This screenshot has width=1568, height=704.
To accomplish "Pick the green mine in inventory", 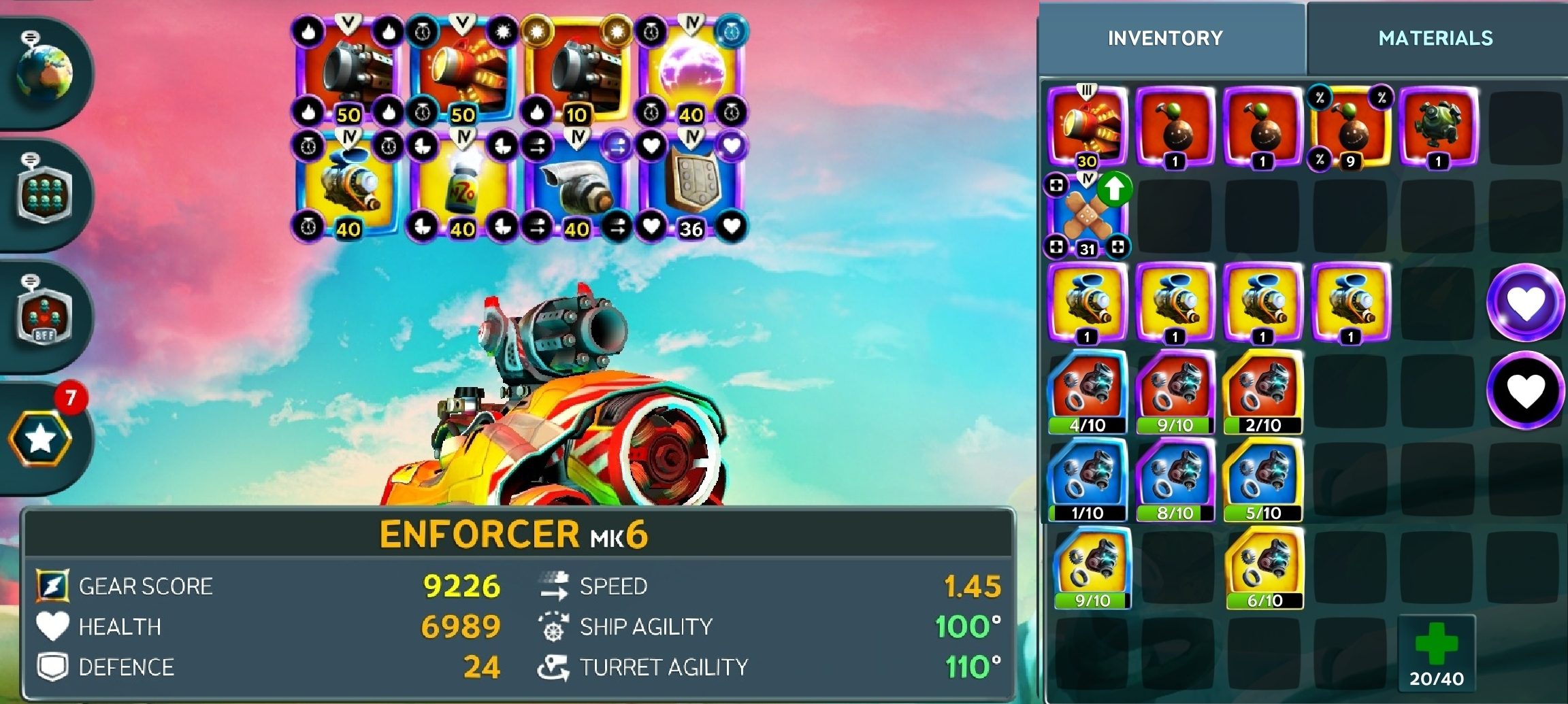I will (1438, 127).
